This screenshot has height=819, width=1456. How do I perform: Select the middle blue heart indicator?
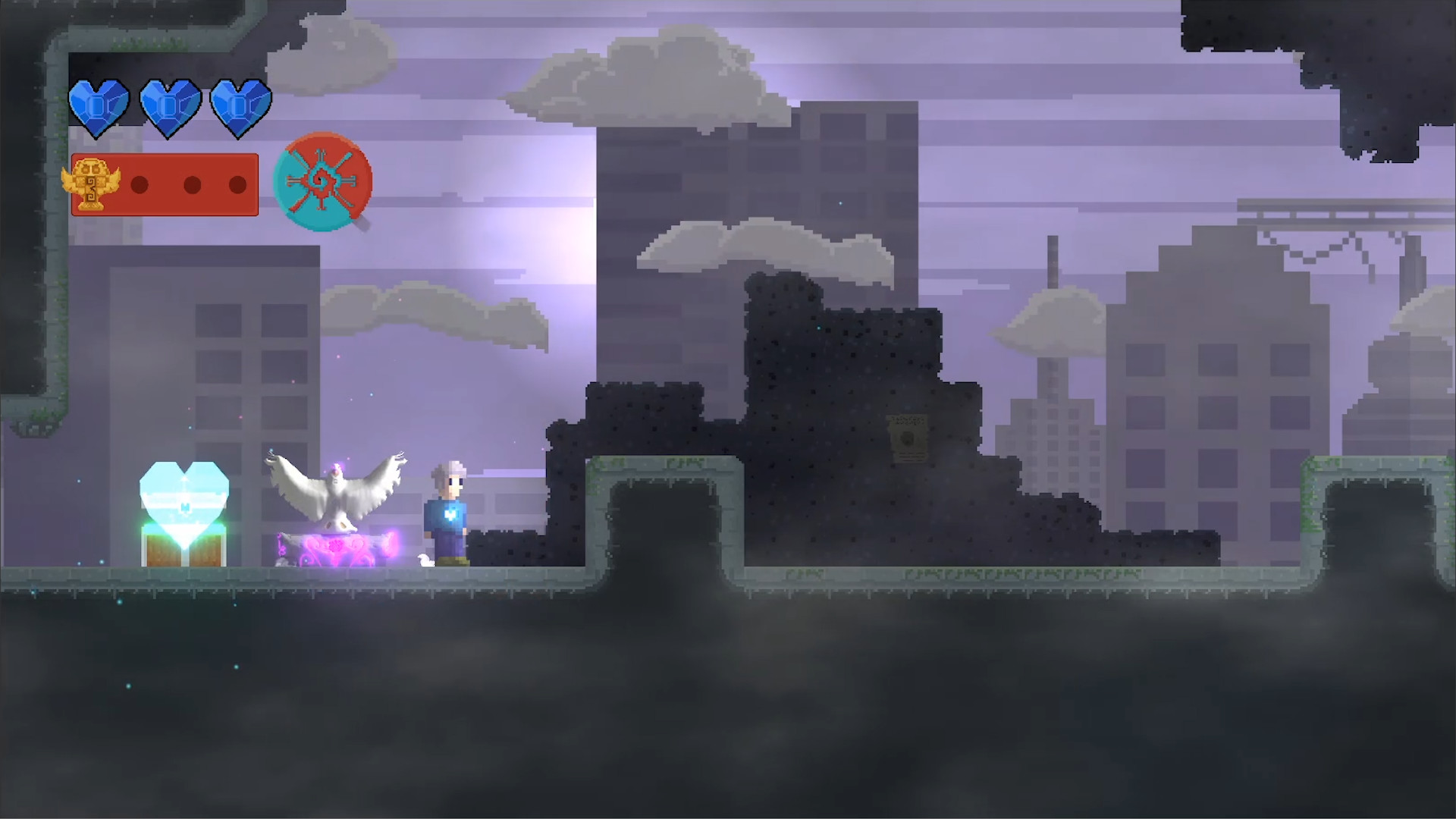pos(170,106)
